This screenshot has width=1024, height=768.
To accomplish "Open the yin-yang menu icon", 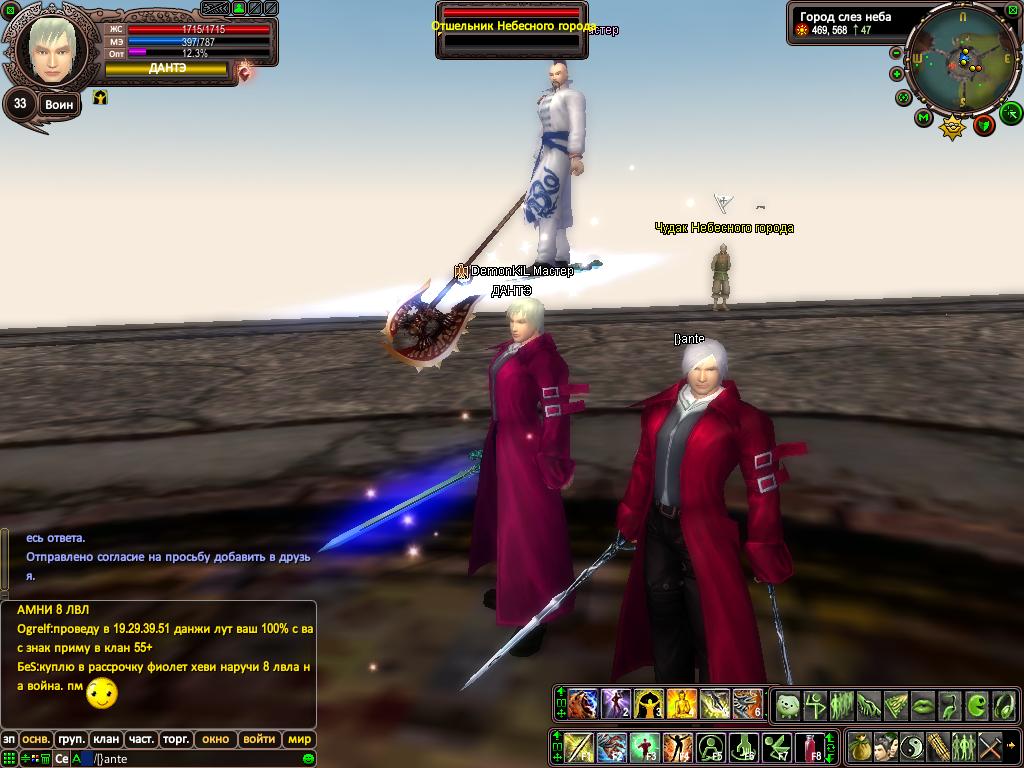I will coord(912,747).
